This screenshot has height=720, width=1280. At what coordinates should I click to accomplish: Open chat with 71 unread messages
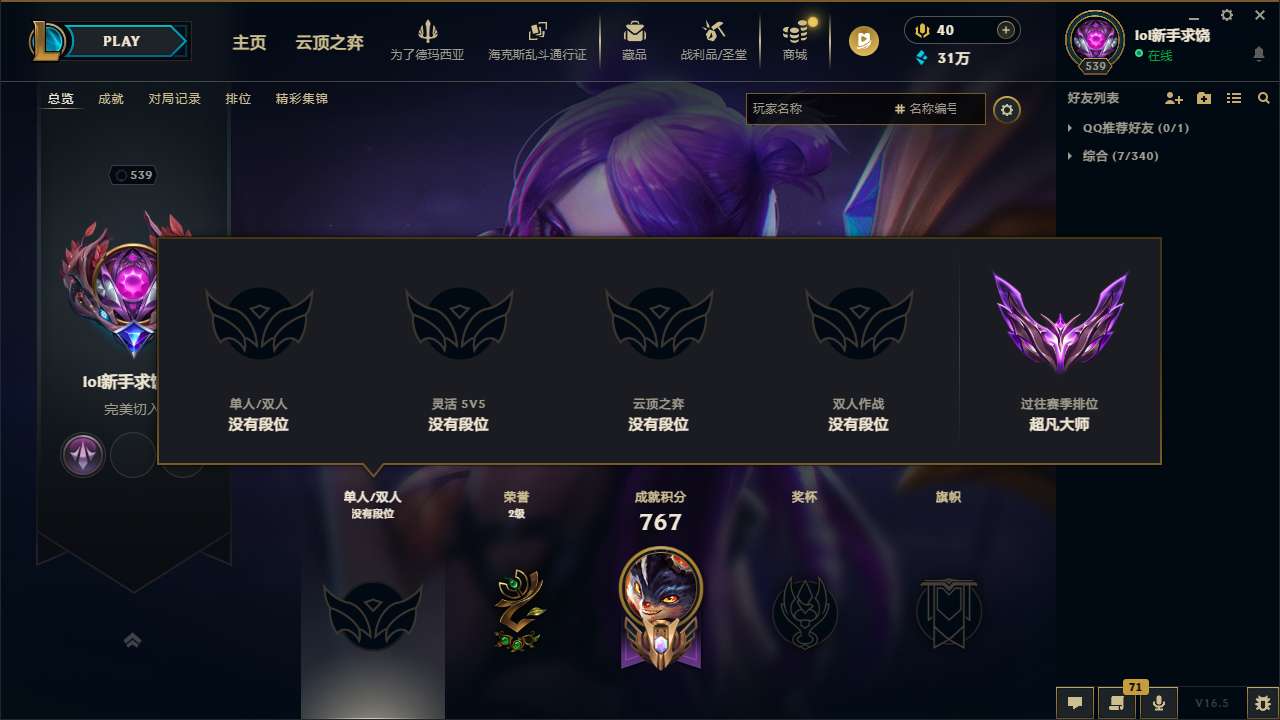1116,703
